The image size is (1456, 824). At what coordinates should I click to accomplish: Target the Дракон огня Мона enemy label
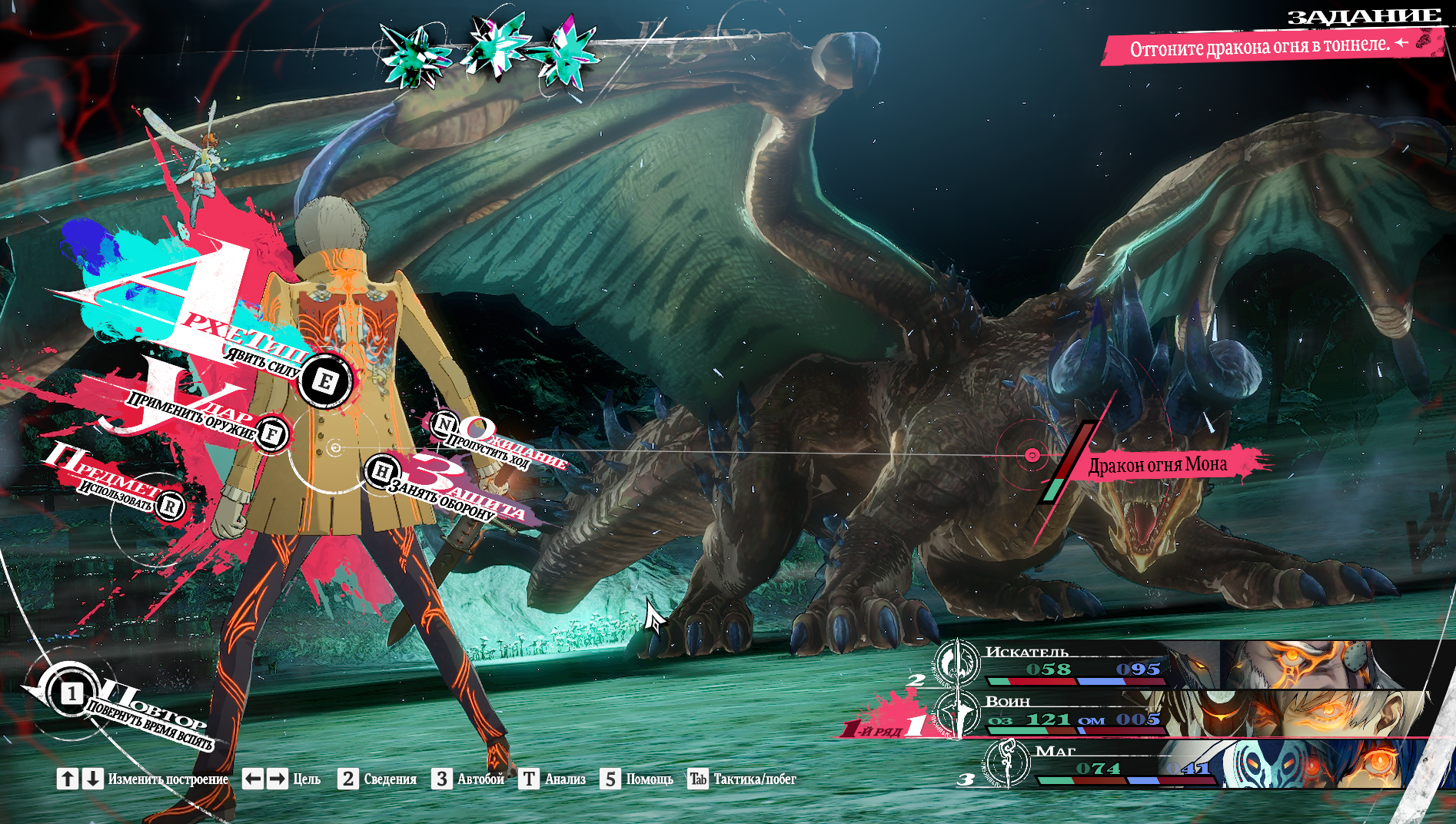point(1157,465)
